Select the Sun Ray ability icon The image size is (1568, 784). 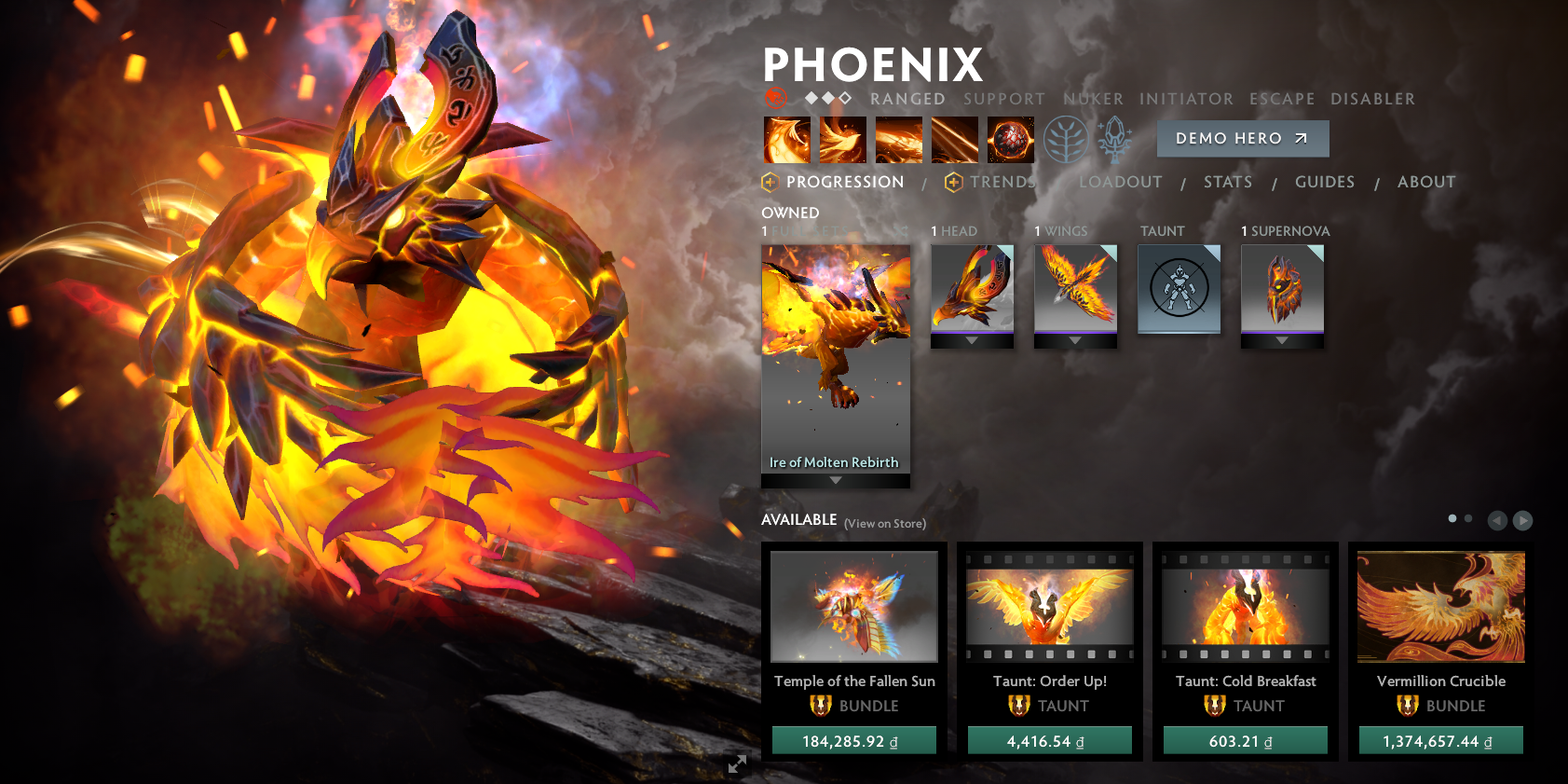pos(954,139)
